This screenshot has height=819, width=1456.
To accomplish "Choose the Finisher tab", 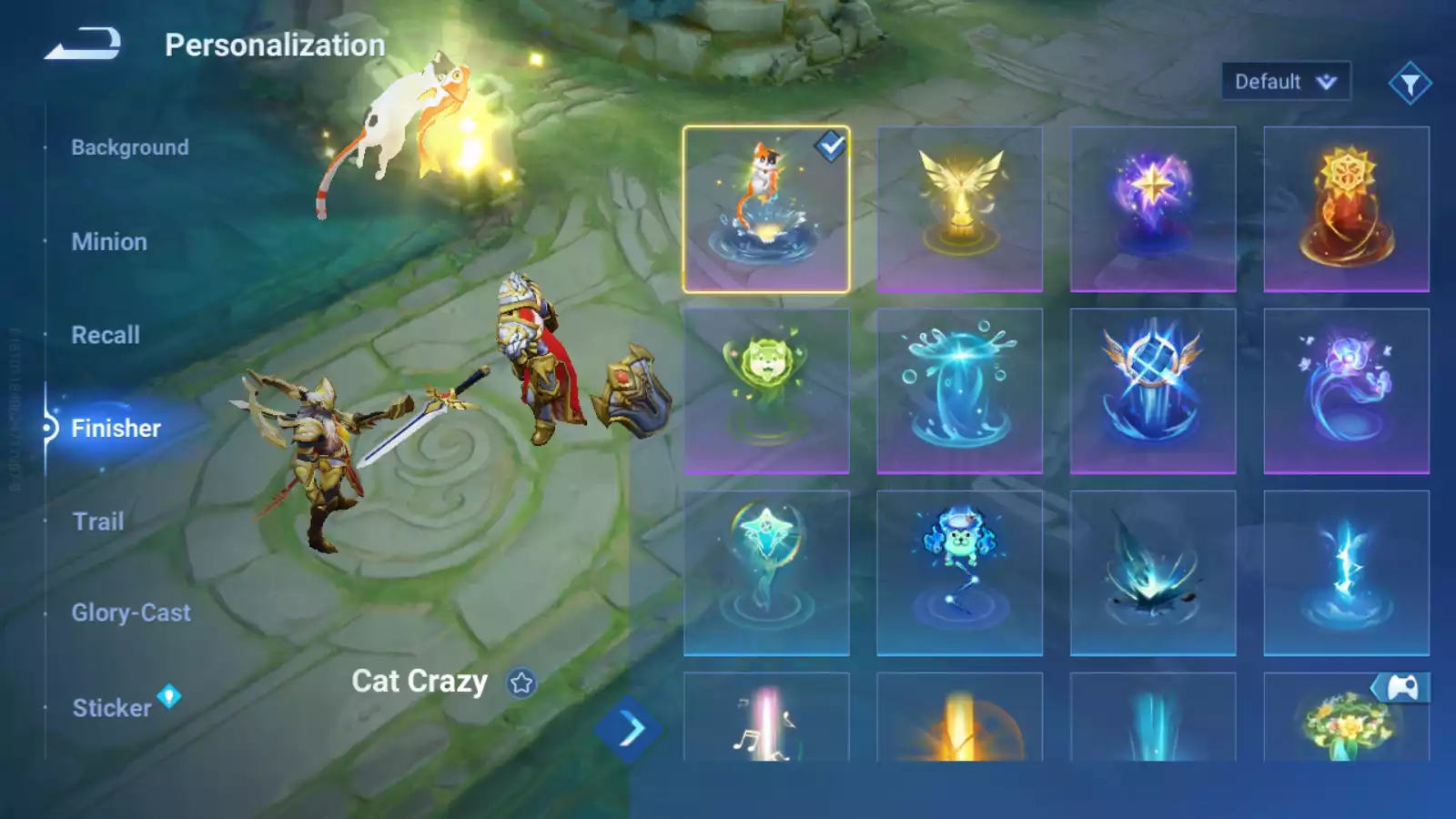I will [x=116, y=428].
